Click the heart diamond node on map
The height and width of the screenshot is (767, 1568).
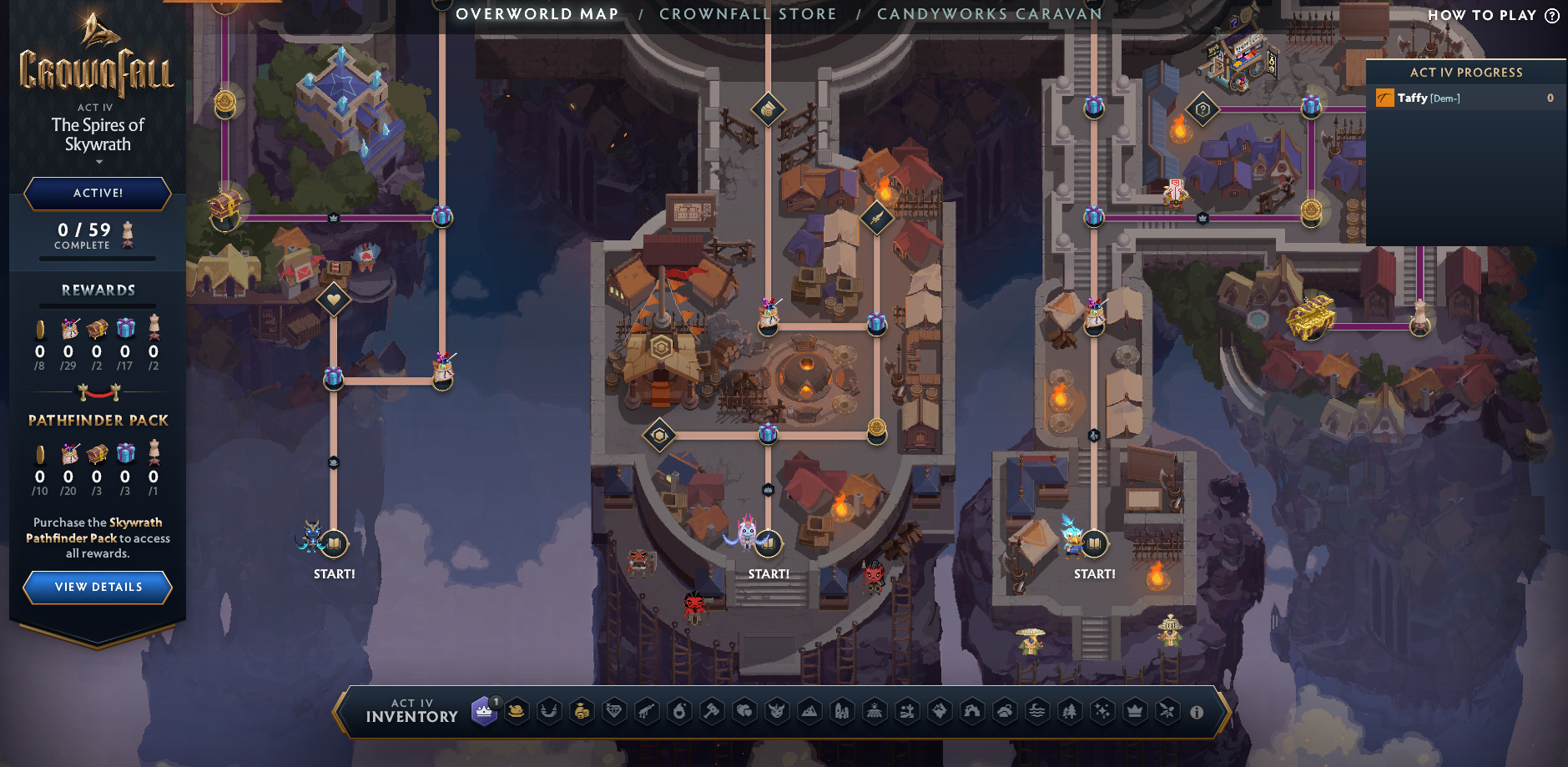(x=334, y=299)
